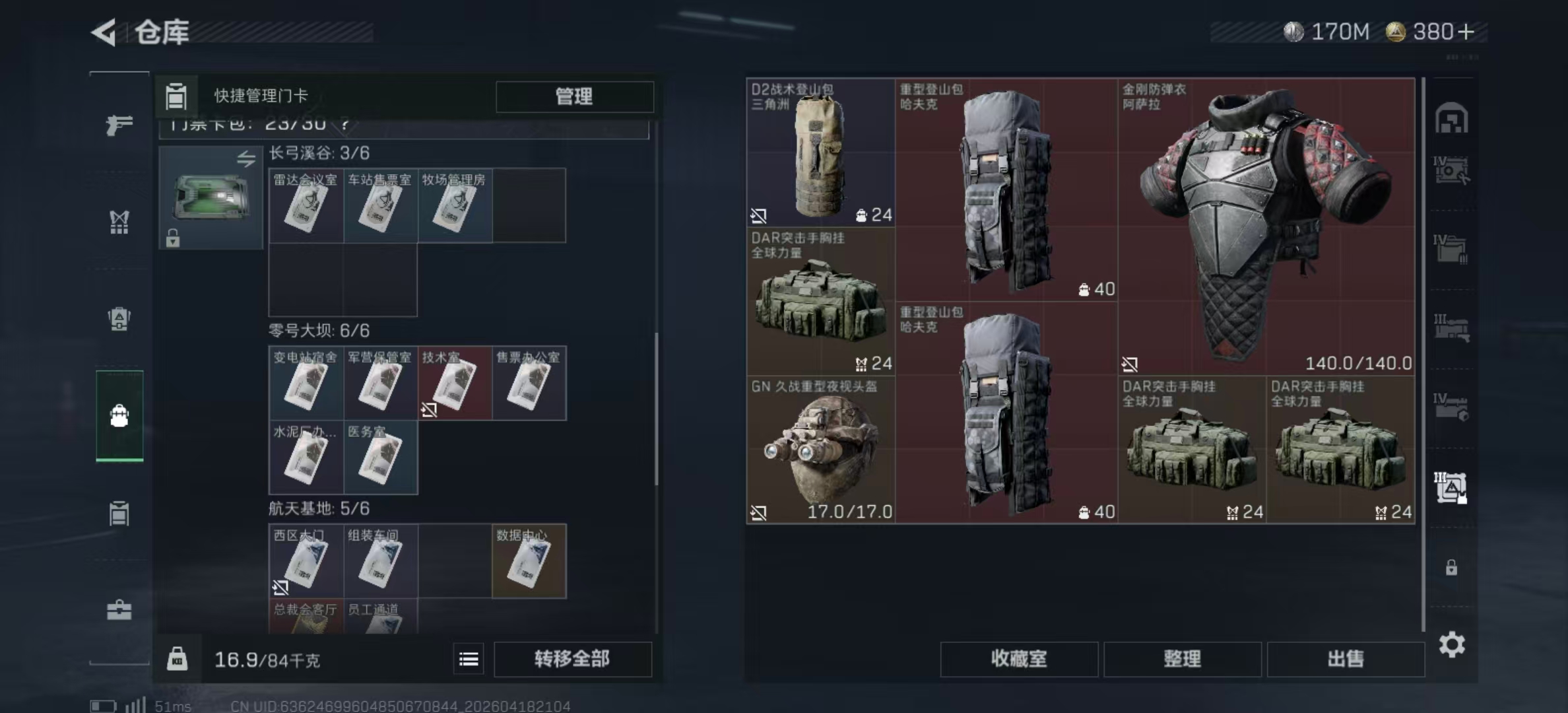The image size is (1568, 713).
Task: Open the IV-tier safe icon on right sidebar
Action: tap(1452, 168)
